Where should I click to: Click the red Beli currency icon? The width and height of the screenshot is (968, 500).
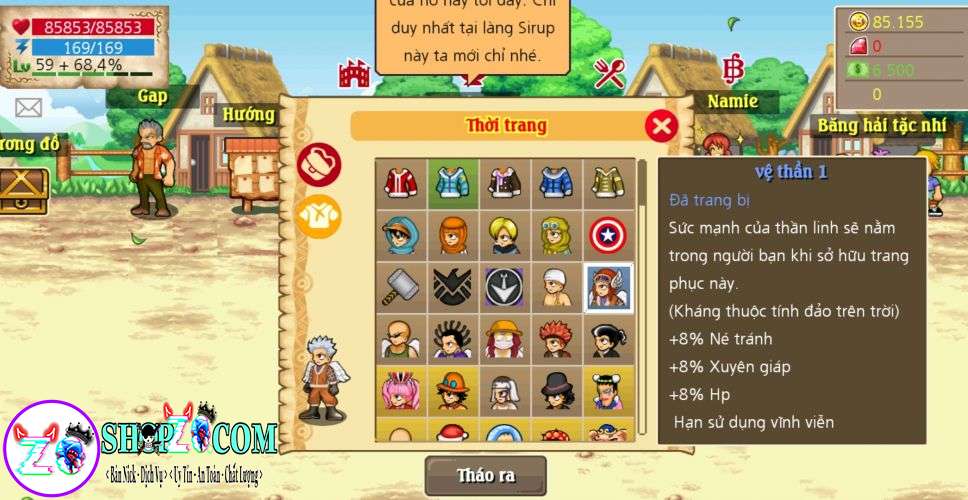(x=734, y=70)
